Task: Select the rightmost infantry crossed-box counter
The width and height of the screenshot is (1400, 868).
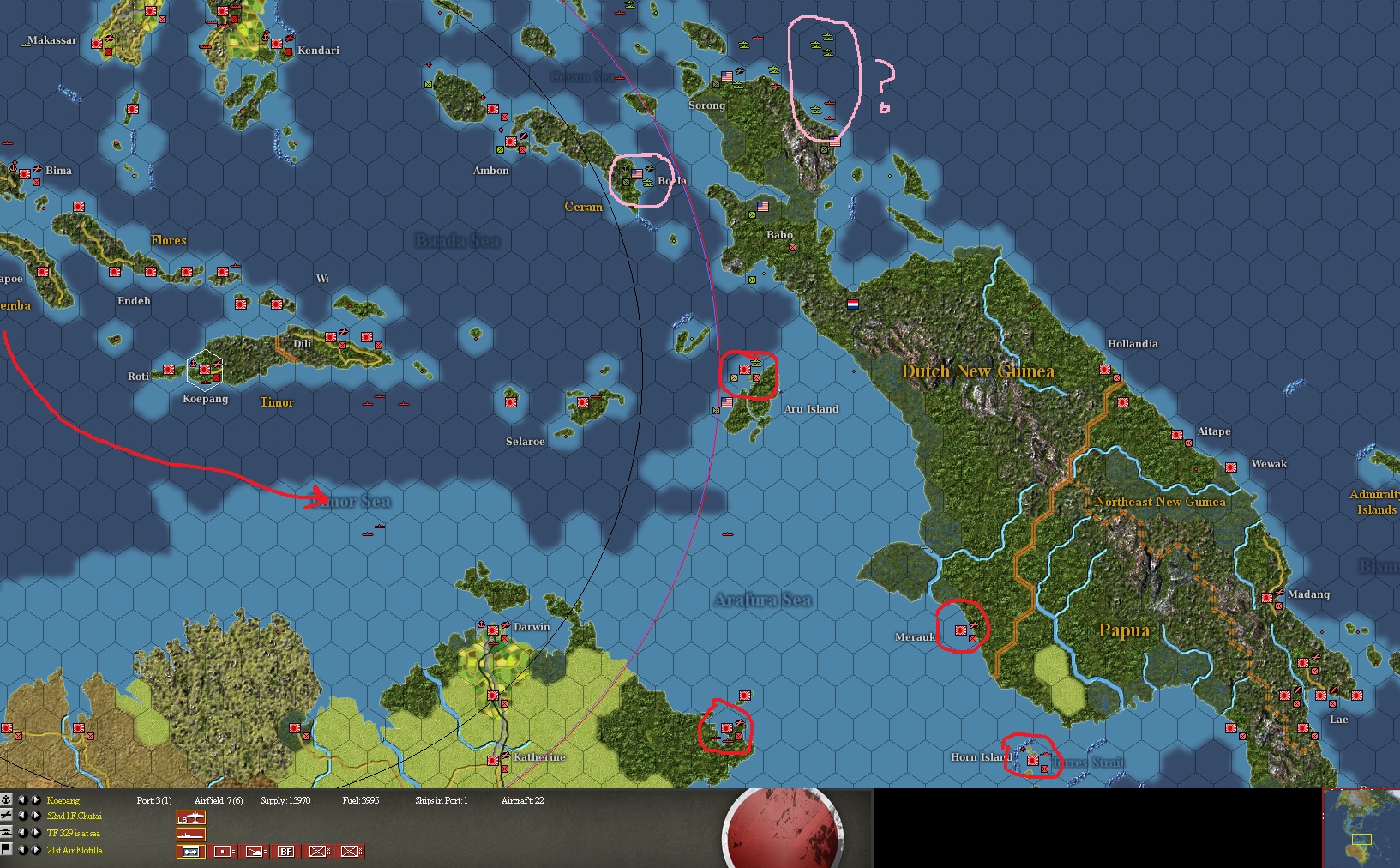Action: [x=351, y=852]
